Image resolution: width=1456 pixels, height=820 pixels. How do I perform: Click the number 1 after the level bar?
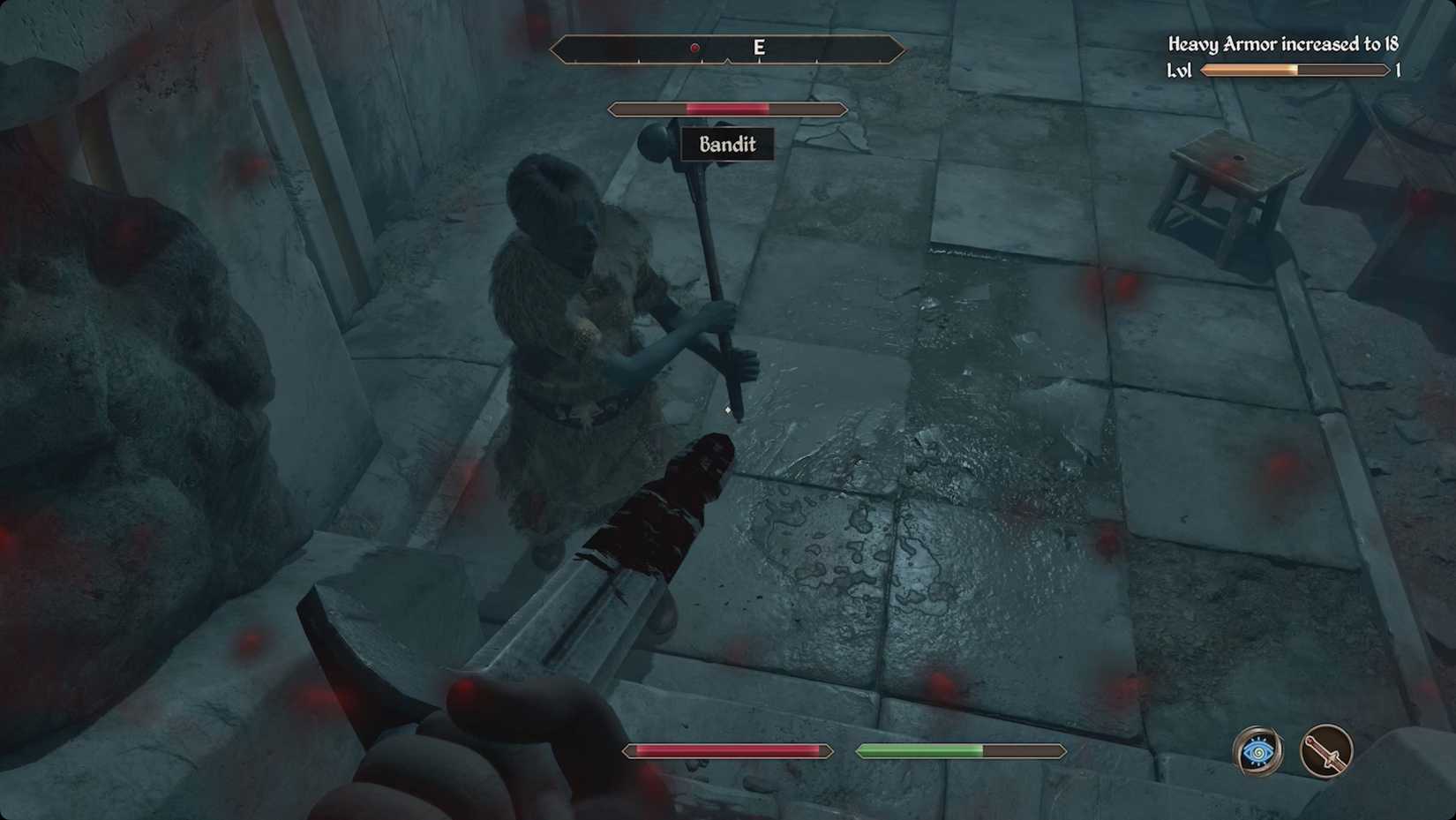pyautogui.click(x=1398, y=70)
